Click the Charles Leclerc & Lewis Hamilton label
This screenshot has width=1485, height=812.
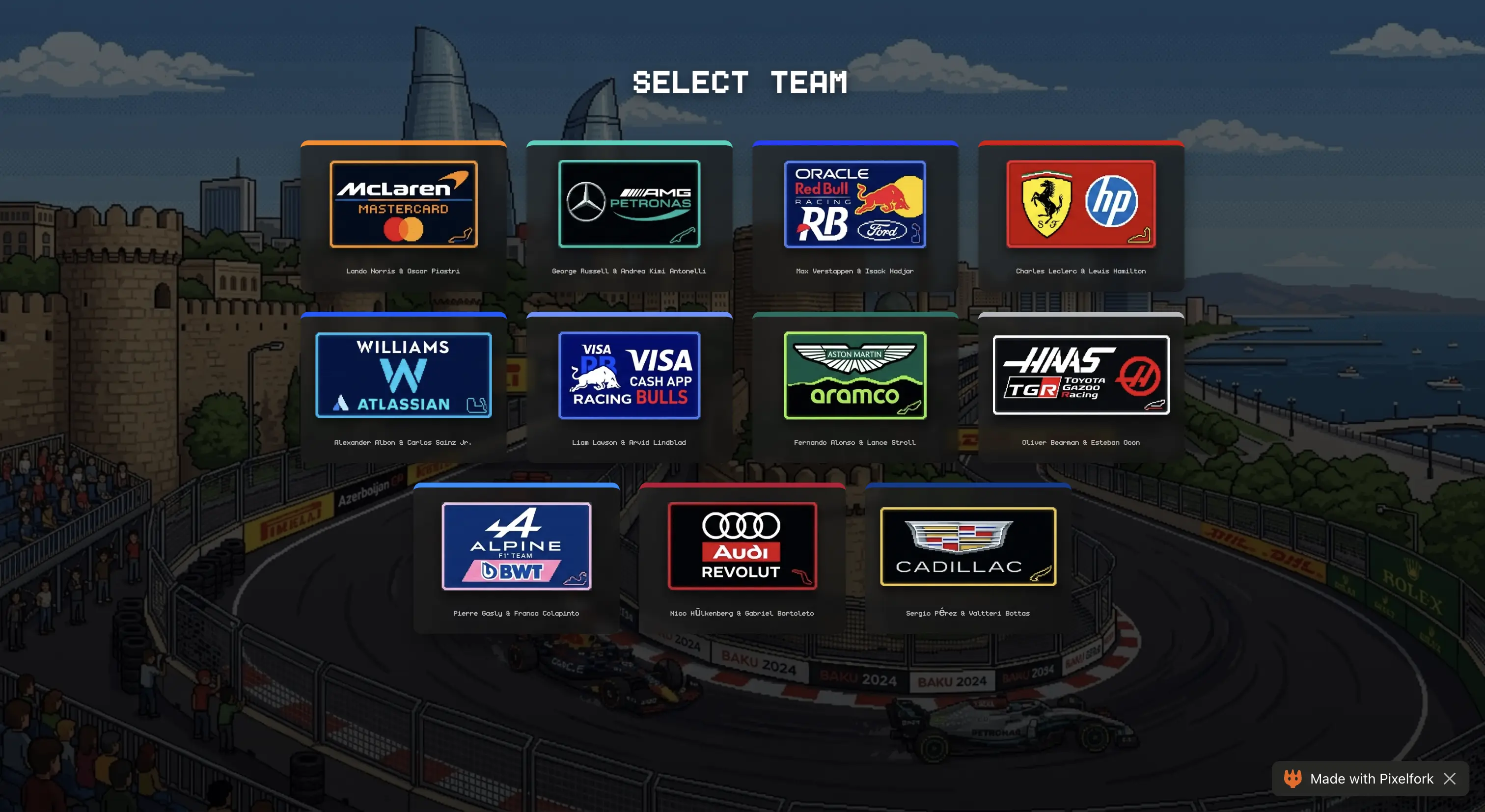pos(1080,271)
